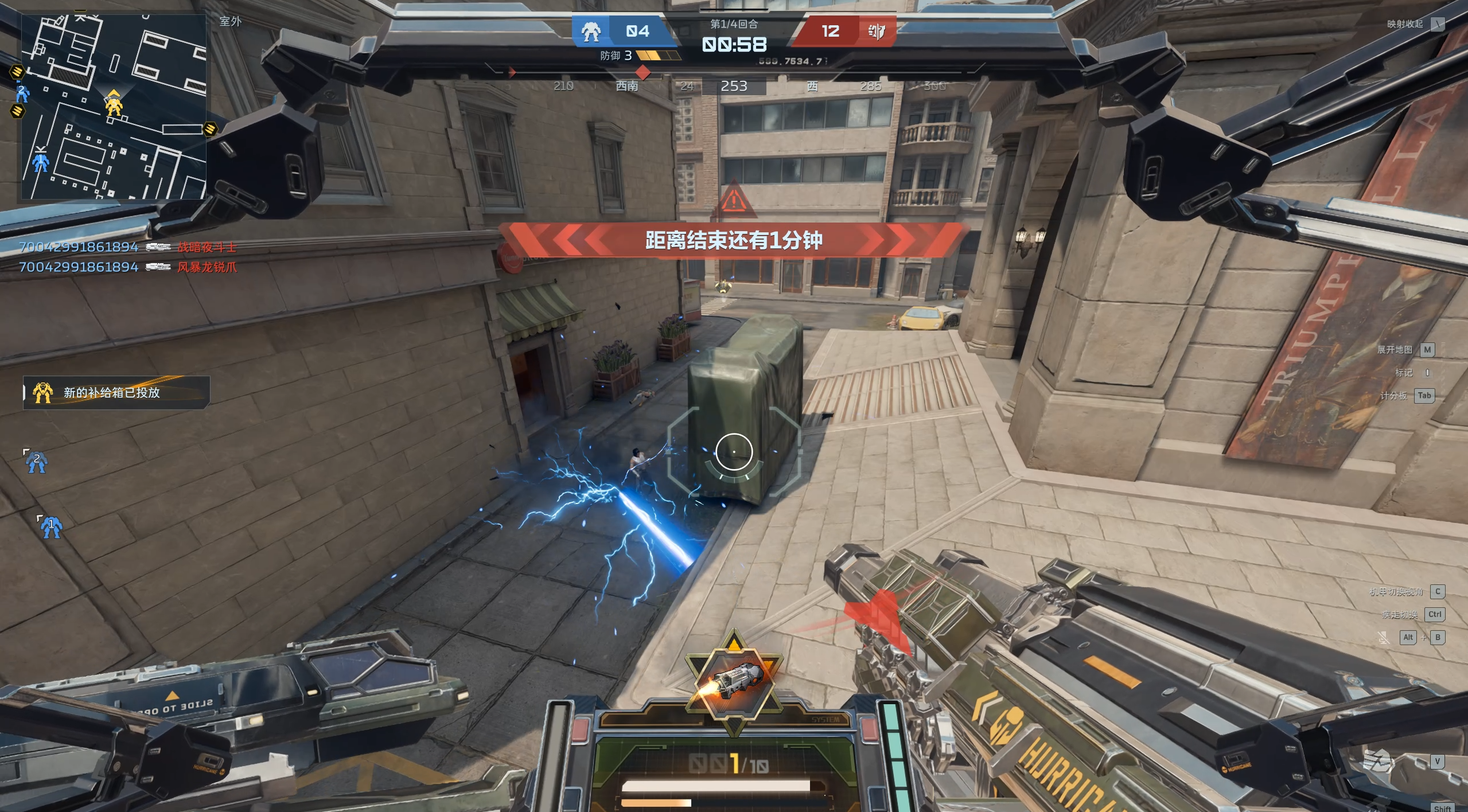Click the compass heading bar
Screen dimensions: 1468x812
click(734, 86)
